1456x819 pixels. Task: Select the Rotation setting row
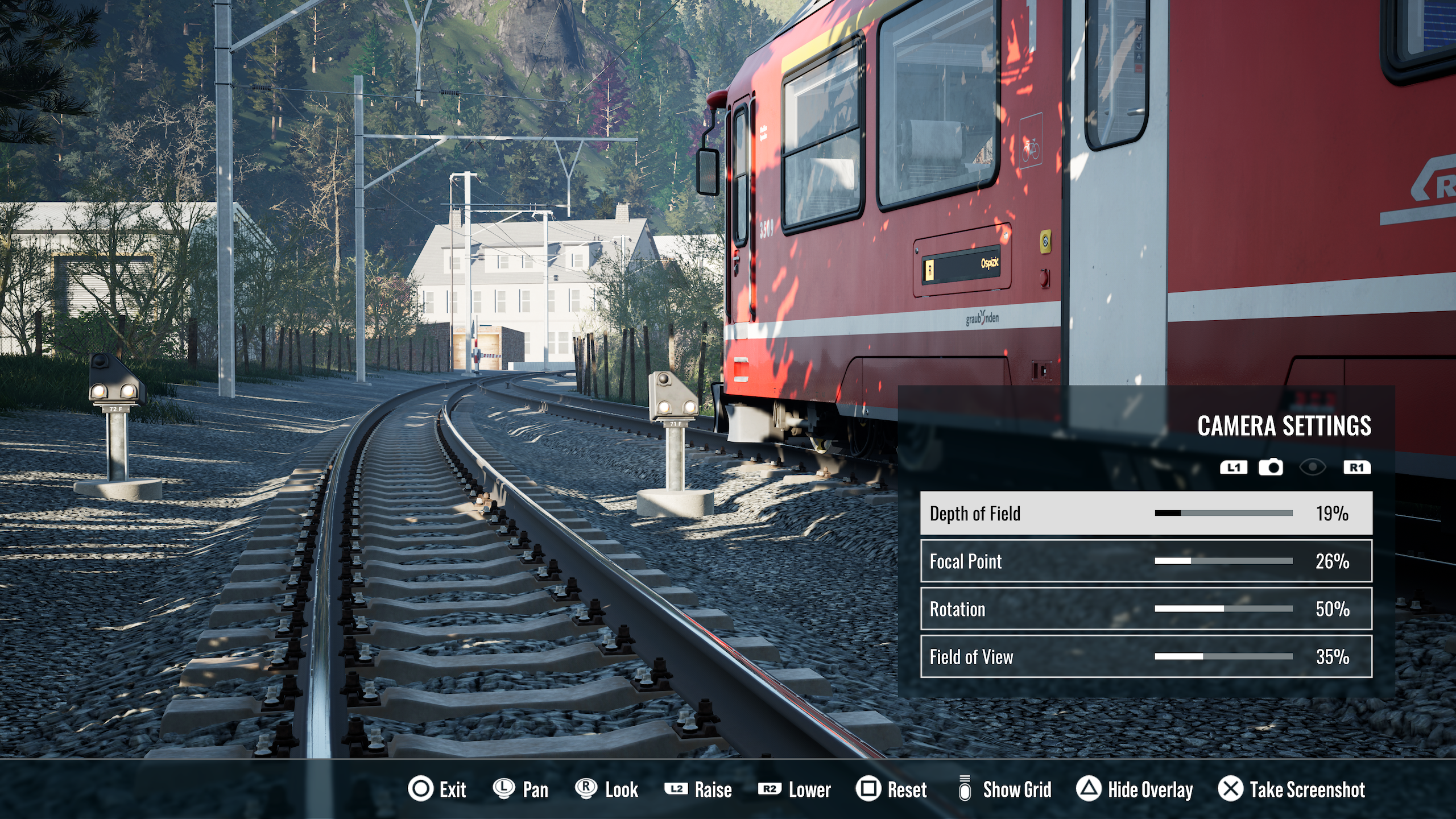1145,609
